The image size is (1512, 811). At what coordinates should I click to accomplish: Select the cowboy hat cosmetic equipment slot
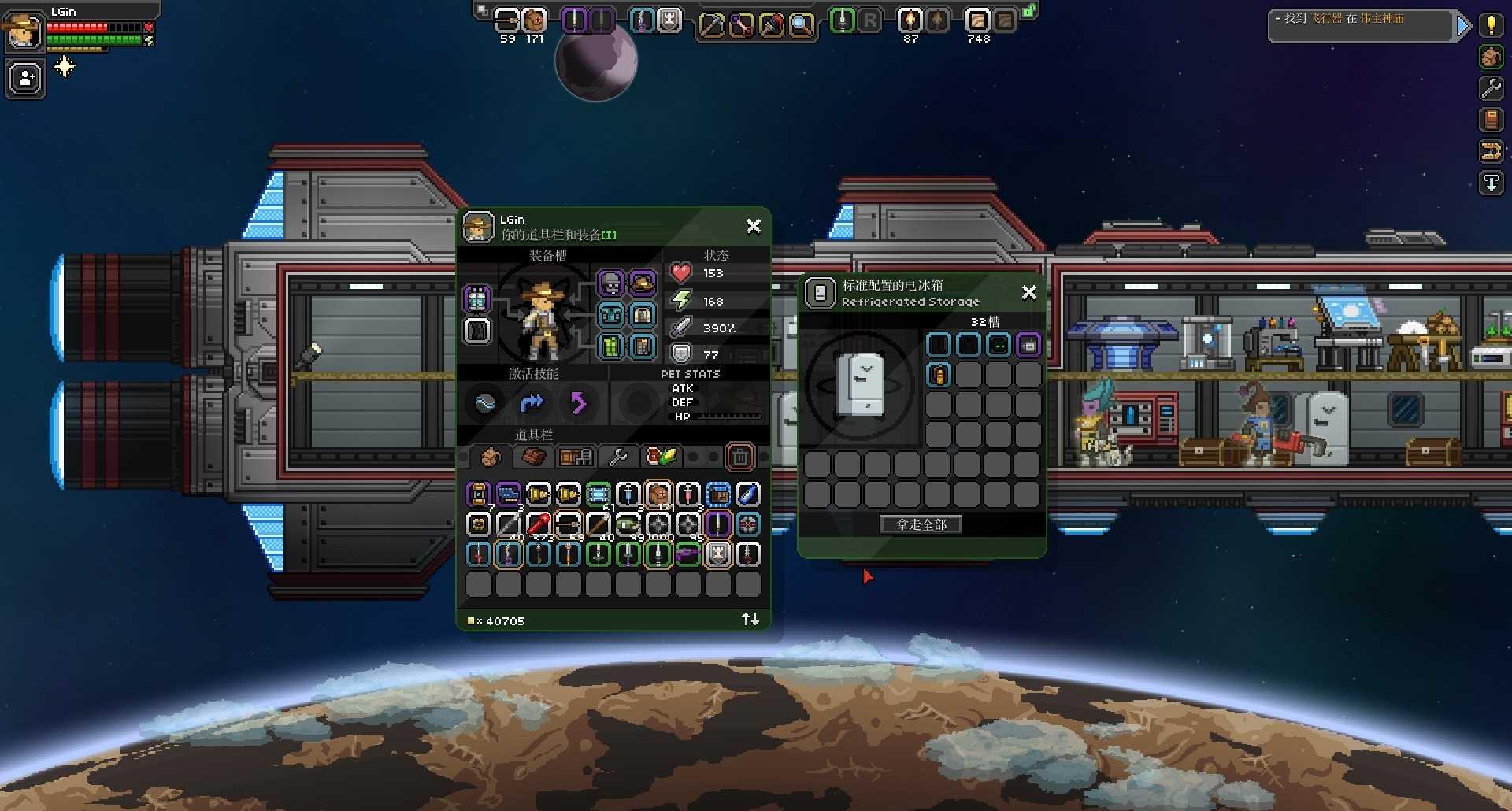click(x=642, y=283)
